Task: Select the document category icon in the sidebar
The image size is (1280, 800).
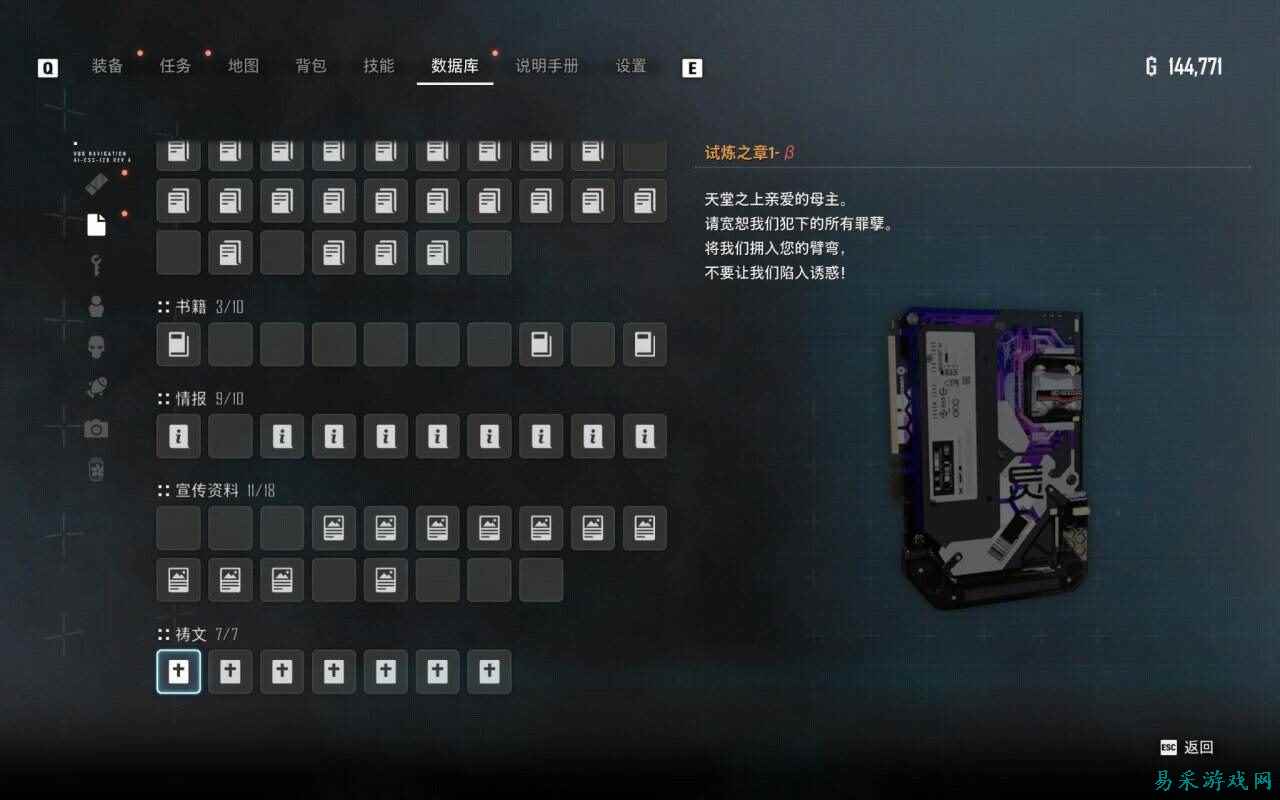Action: click(x=95, y=224)
